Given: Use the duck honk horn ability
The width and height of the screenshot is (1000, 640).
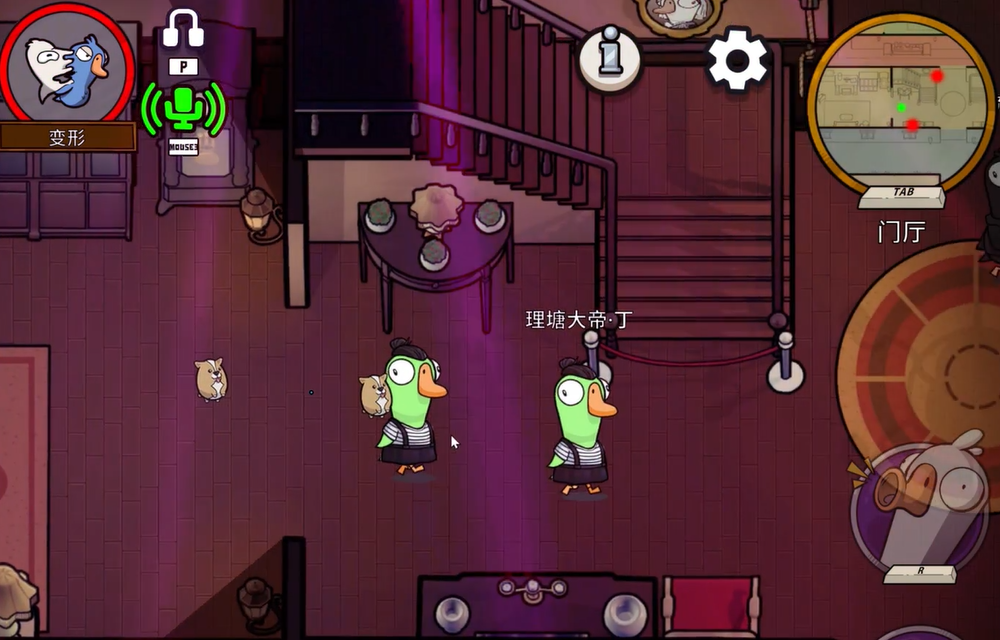Looking at the screenshot, I should pos(920,503).
